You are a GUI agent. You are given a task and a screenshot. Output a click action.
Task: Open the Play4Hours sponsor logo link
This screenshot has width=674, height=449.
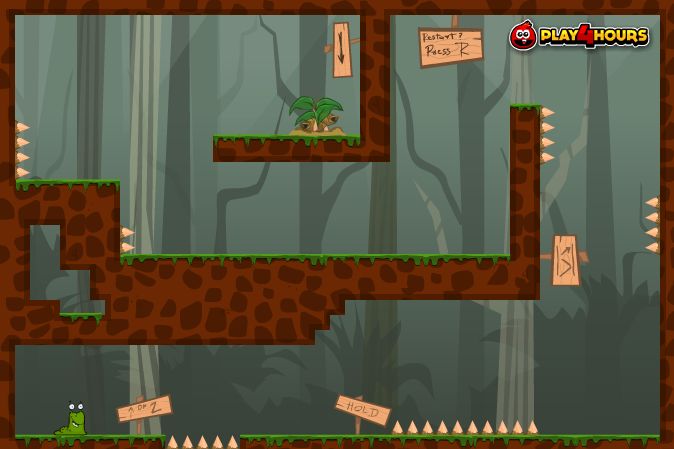(580, 36)
